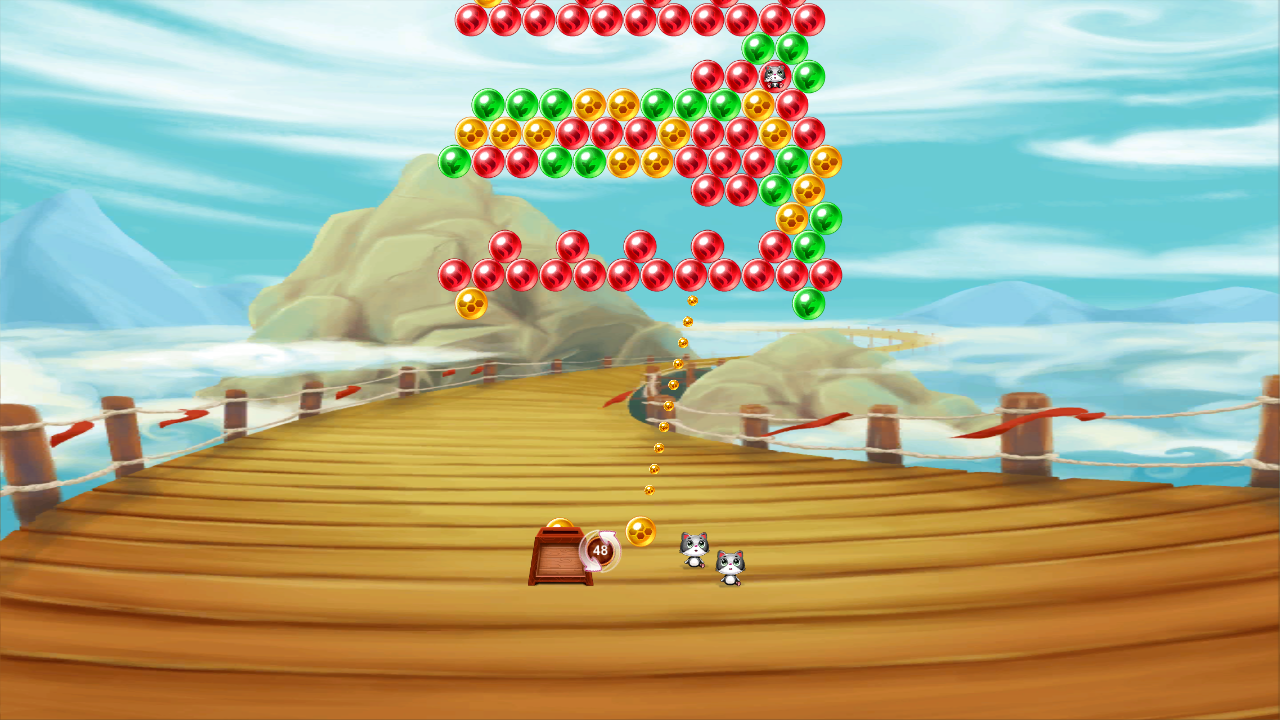Viewport: 1280px width, 720px height.
Task: Toggle the bubble swap circle showing 48
Action: pos(599,550)
